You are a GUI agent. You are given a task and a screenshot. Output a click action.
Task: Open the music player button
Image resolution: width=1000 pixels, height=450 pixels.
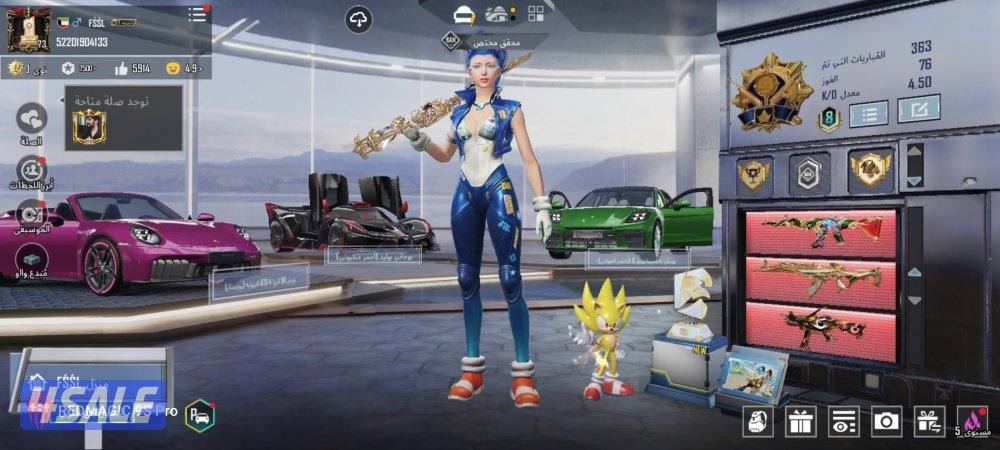(32, 213)
